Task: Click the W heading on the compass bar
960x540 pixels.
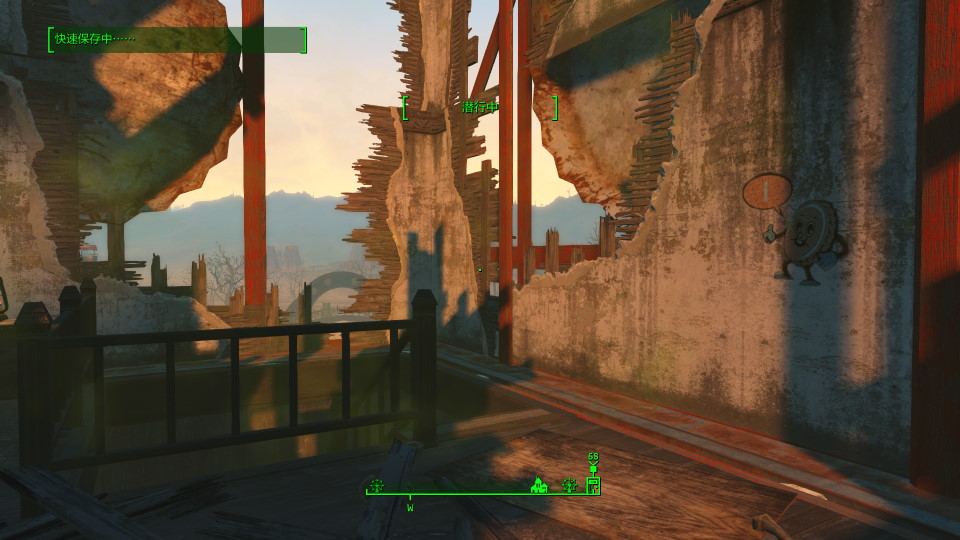Action: pyautogui.click(x=410, y=507)
